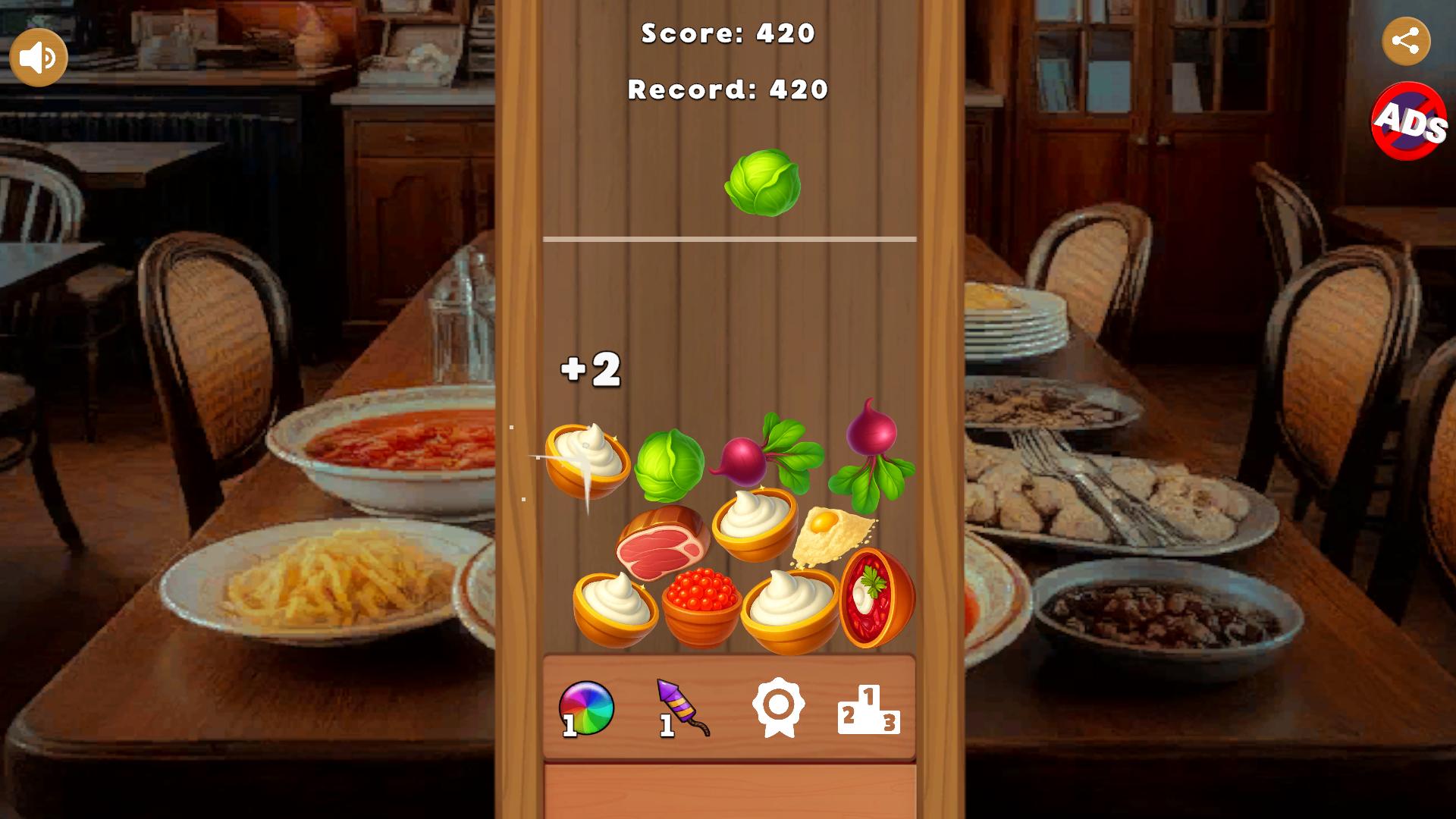The width and height of the screenshot is (1456, 819).
Task: Click the Score: 420 text
Action: (726, 32)
